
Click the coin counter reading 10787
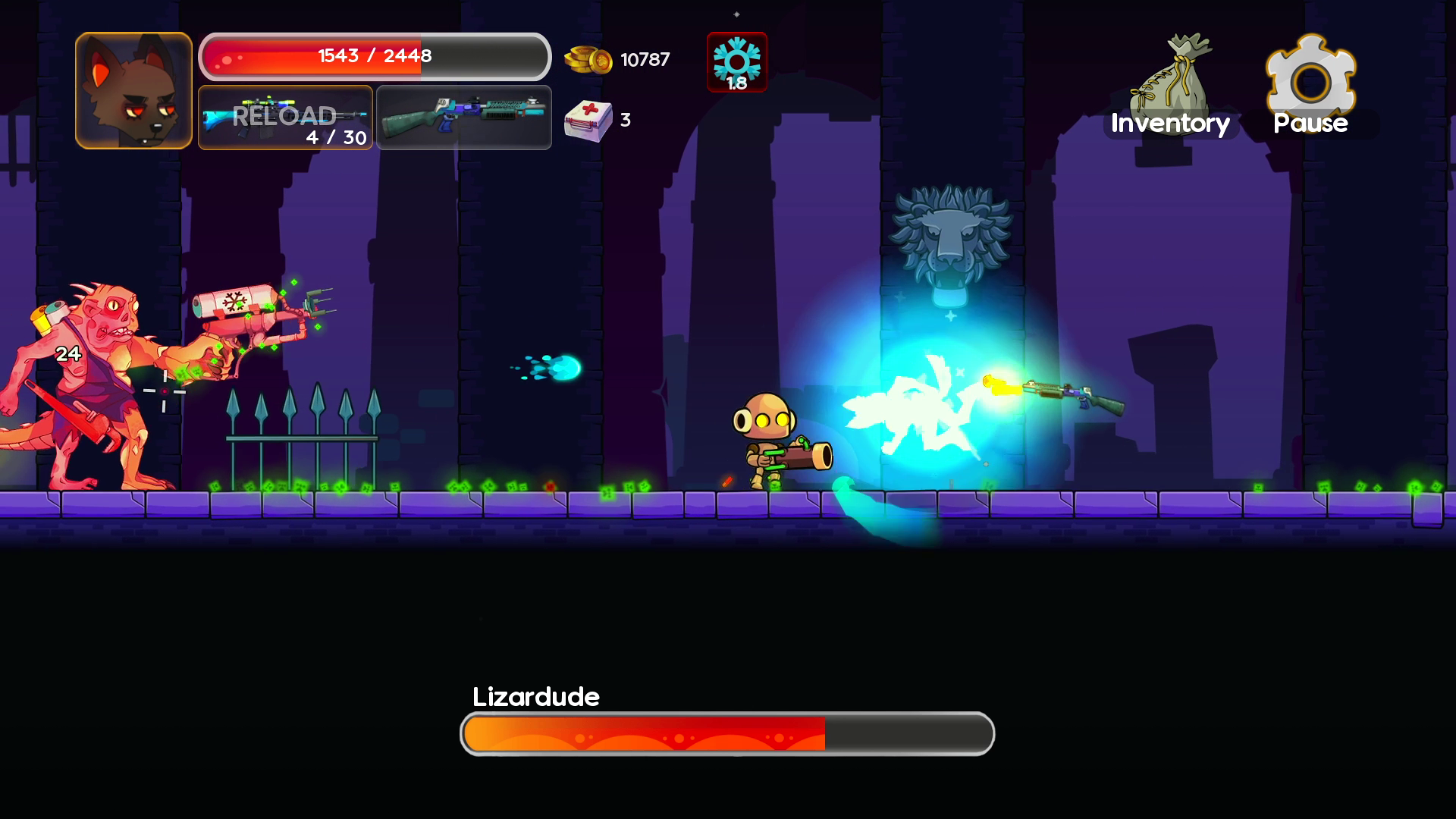(x=644, y=59)
